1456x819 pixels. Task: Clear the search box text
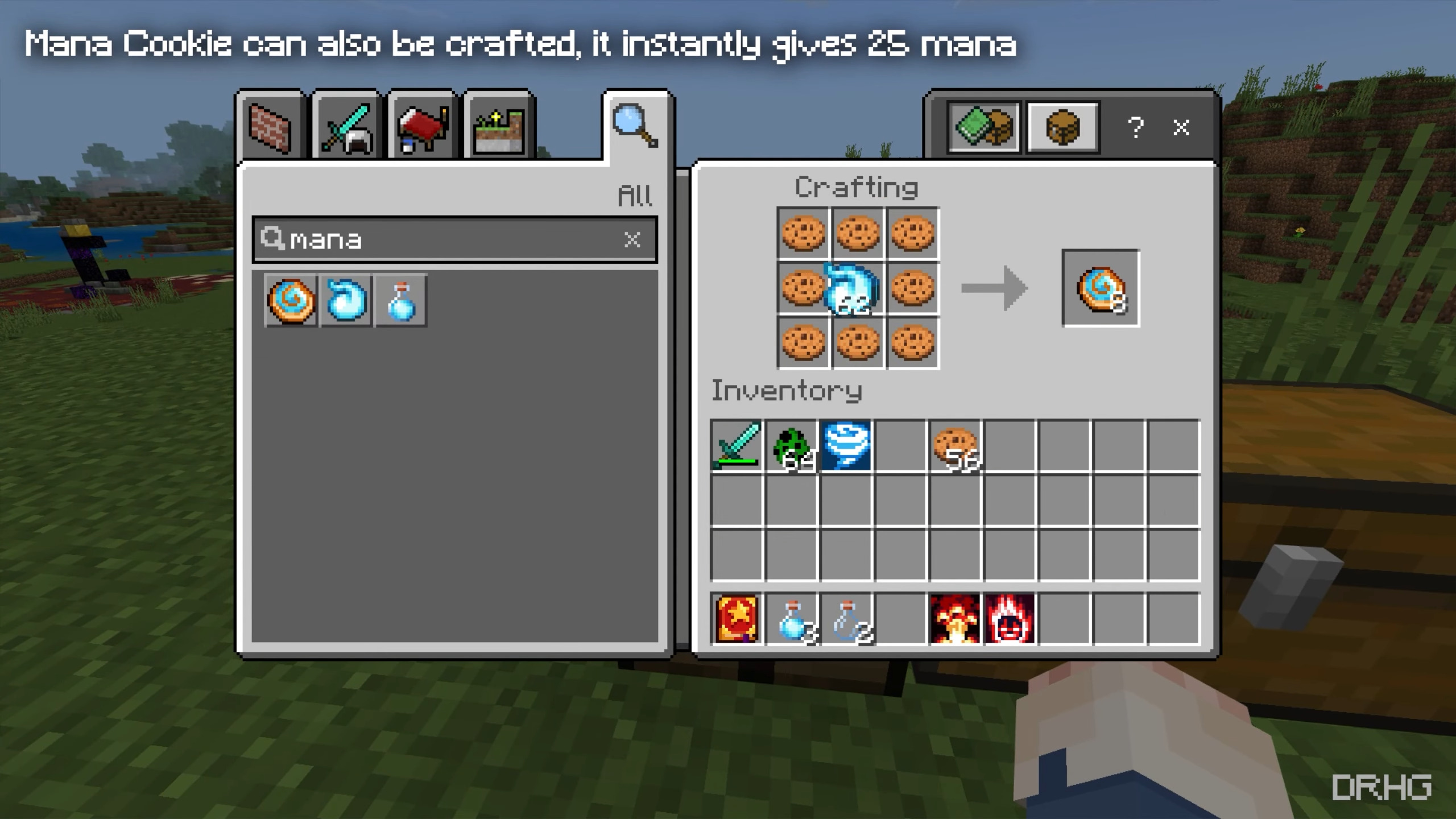tap(632, 239)
